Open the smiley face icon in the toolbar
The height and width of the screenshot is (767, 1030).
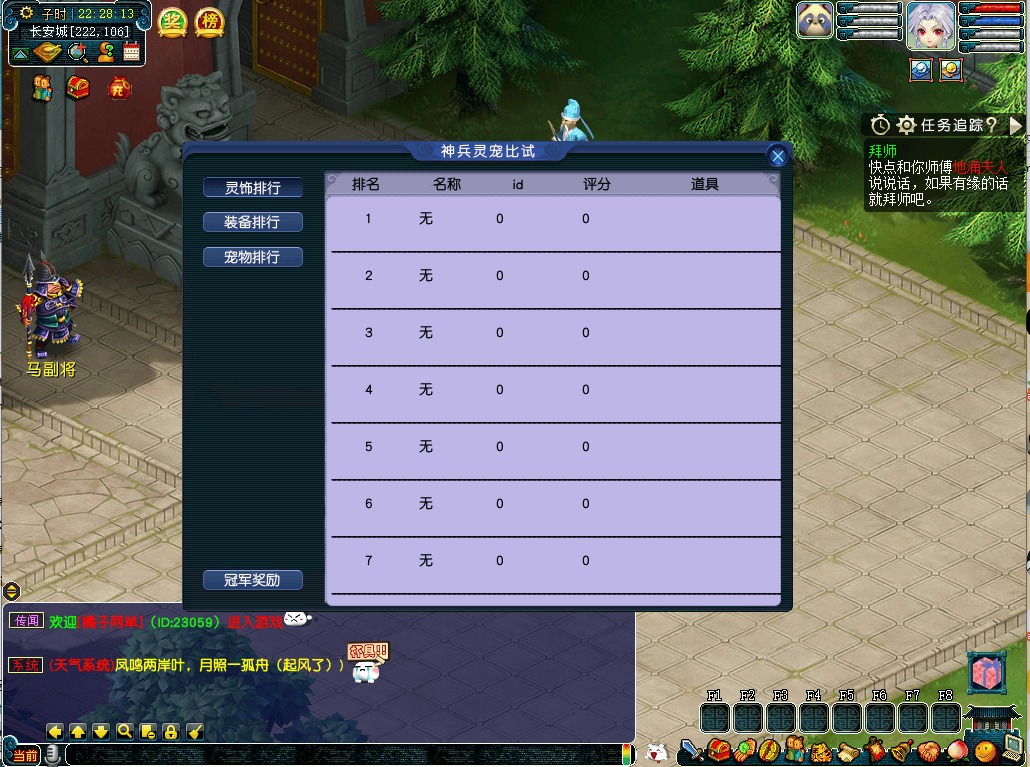pyautogui.click(x=986, y=749)
